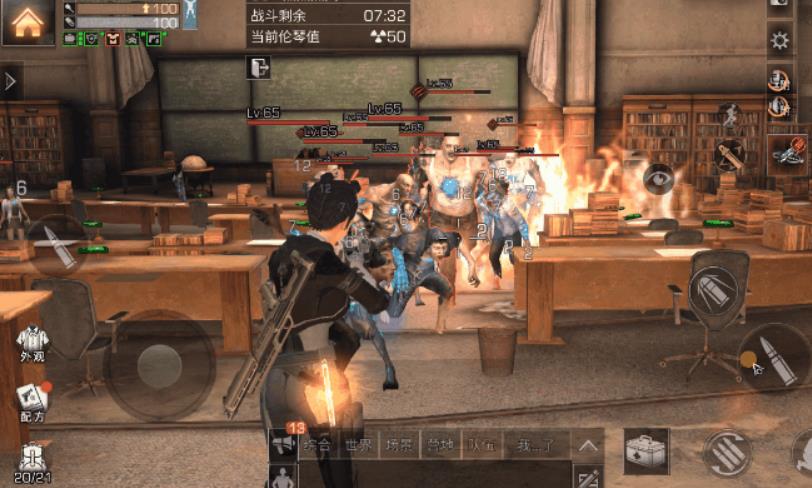Viewport: 812px width, 488px height.
Task: Expand the chat window with up arrow
Action: click(589, 446)
